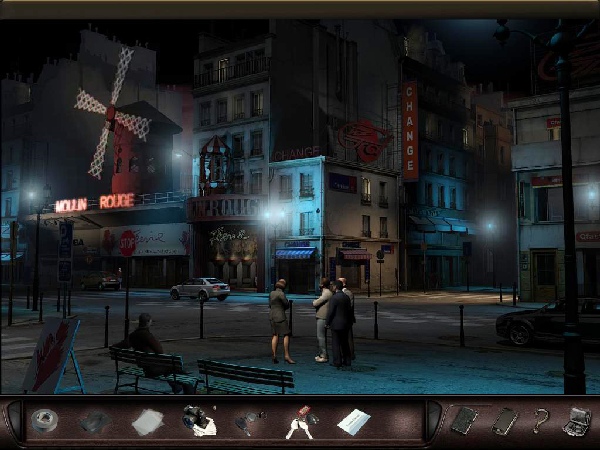Select the car key fob item
Screen dimensions: 600x450
point(249,422)
